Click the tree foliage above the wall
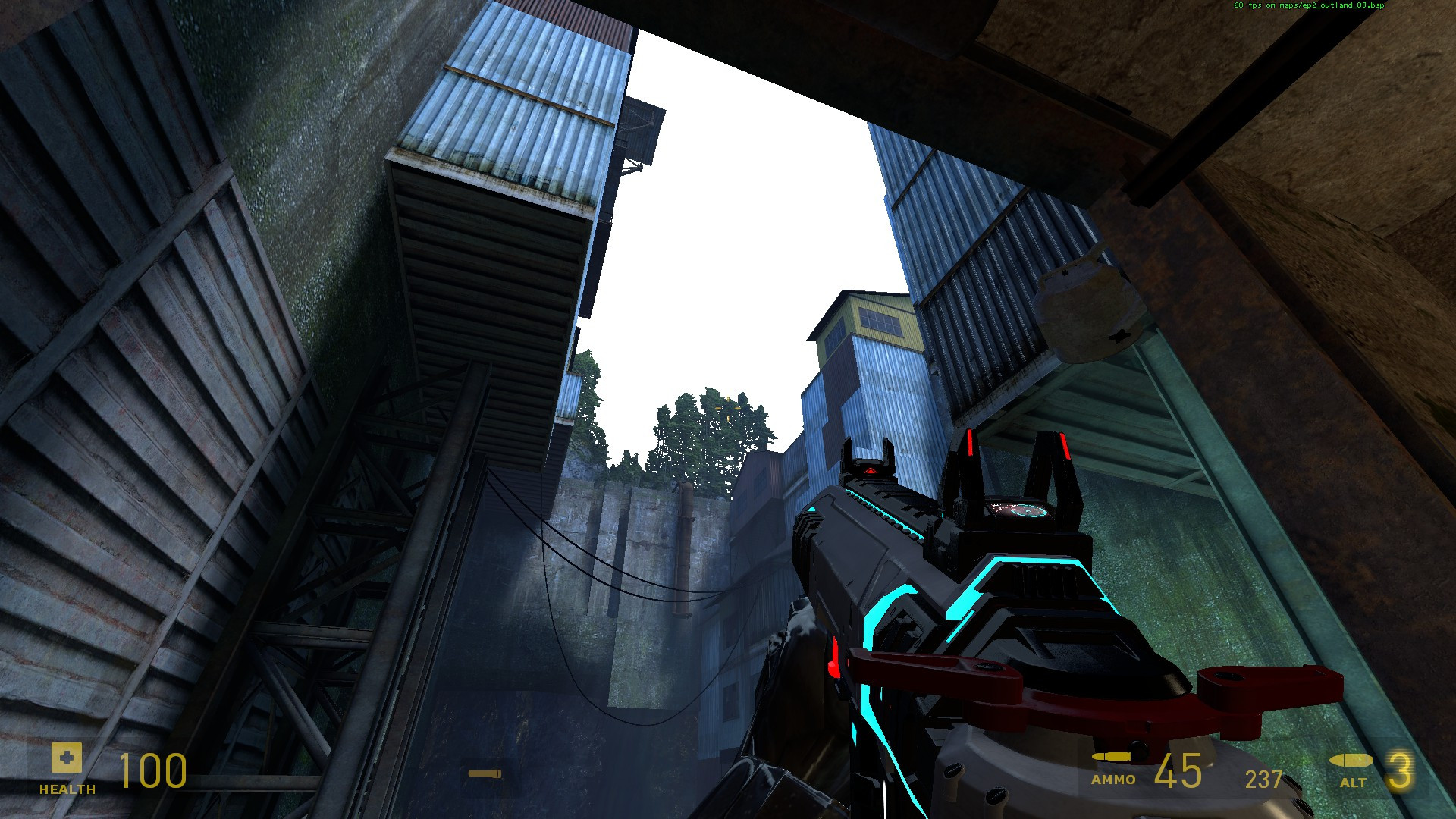The height and width of the screenshot is (819, 1456). pos(705,425)
